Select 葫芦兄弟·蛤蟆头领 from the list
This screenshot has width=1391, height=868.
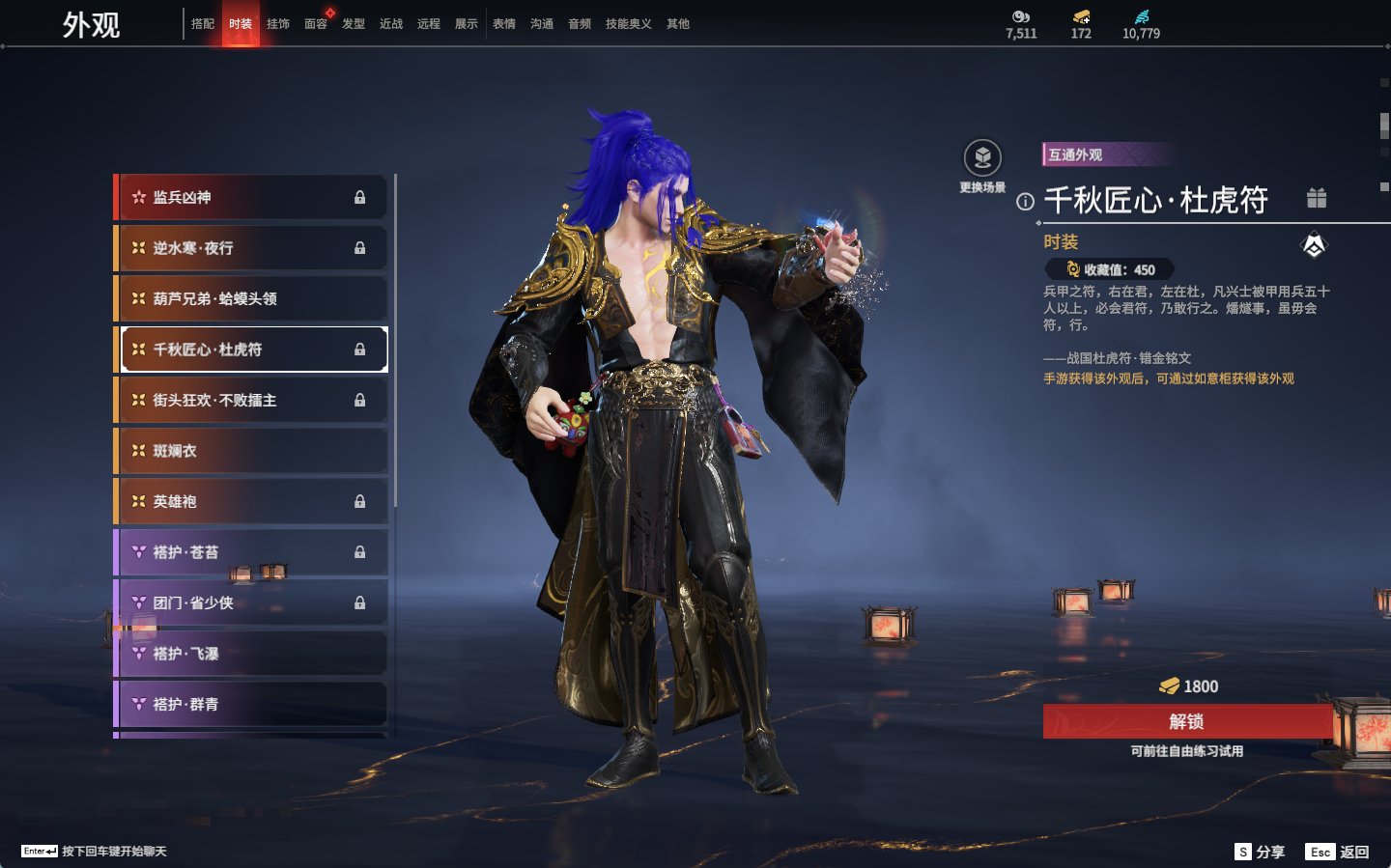(251, 298)
